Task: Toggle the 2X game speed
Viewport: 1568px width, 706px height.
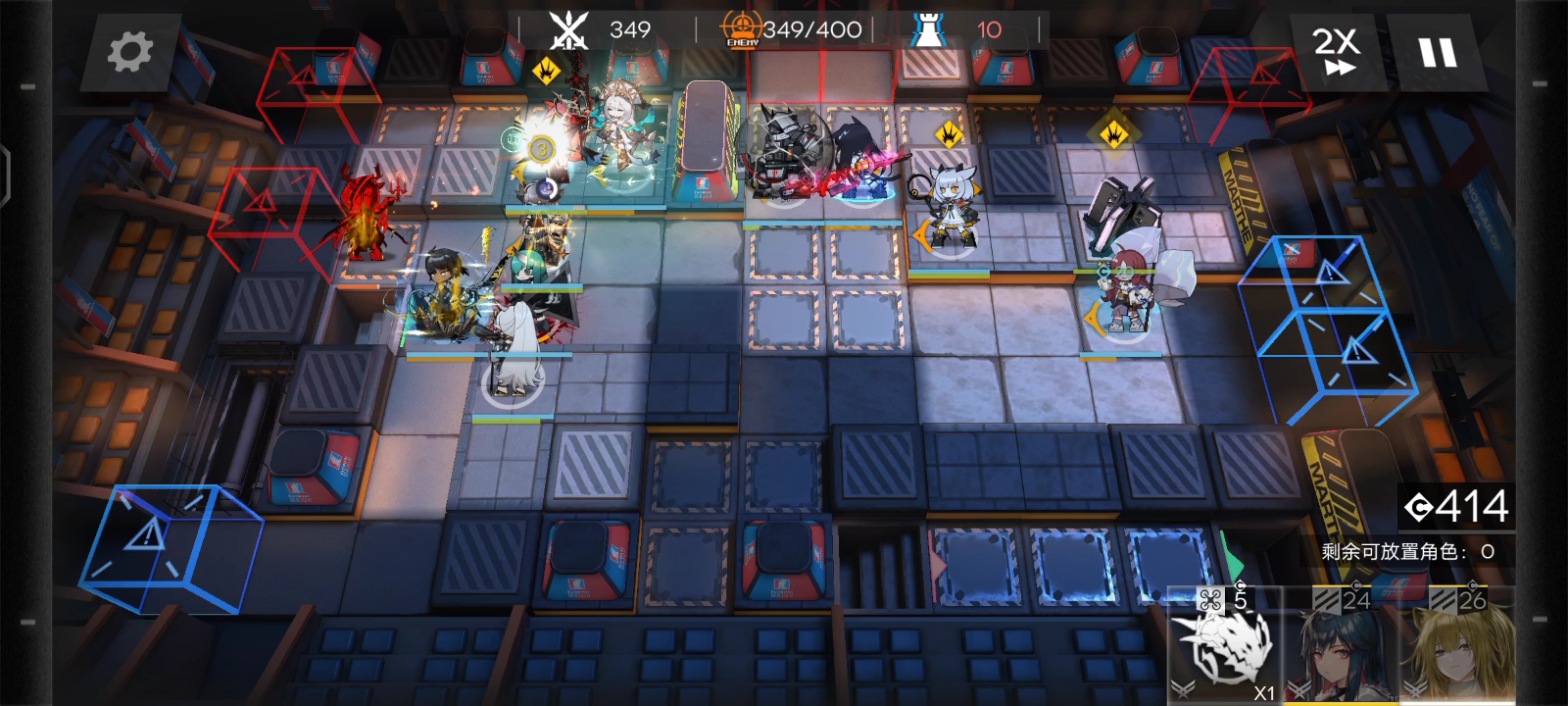Action: [1337, 52]
